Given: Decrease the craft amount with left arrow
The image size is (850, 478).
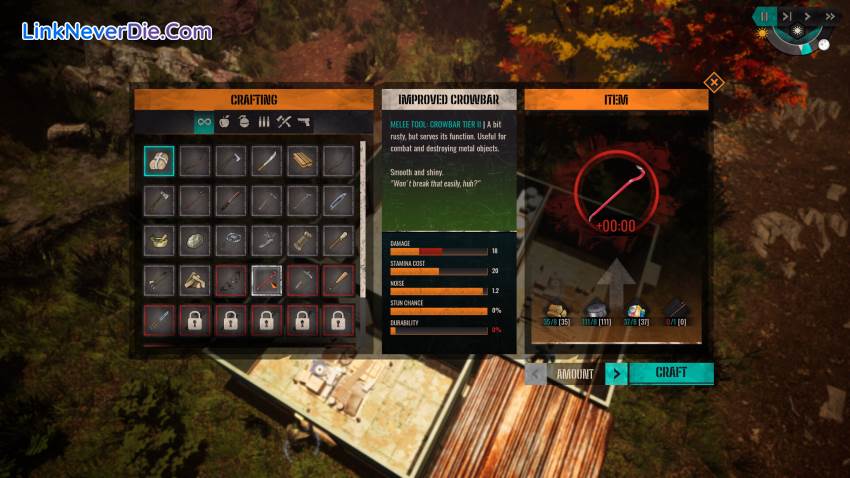Looking at the screenshot, I should point(536,374).
